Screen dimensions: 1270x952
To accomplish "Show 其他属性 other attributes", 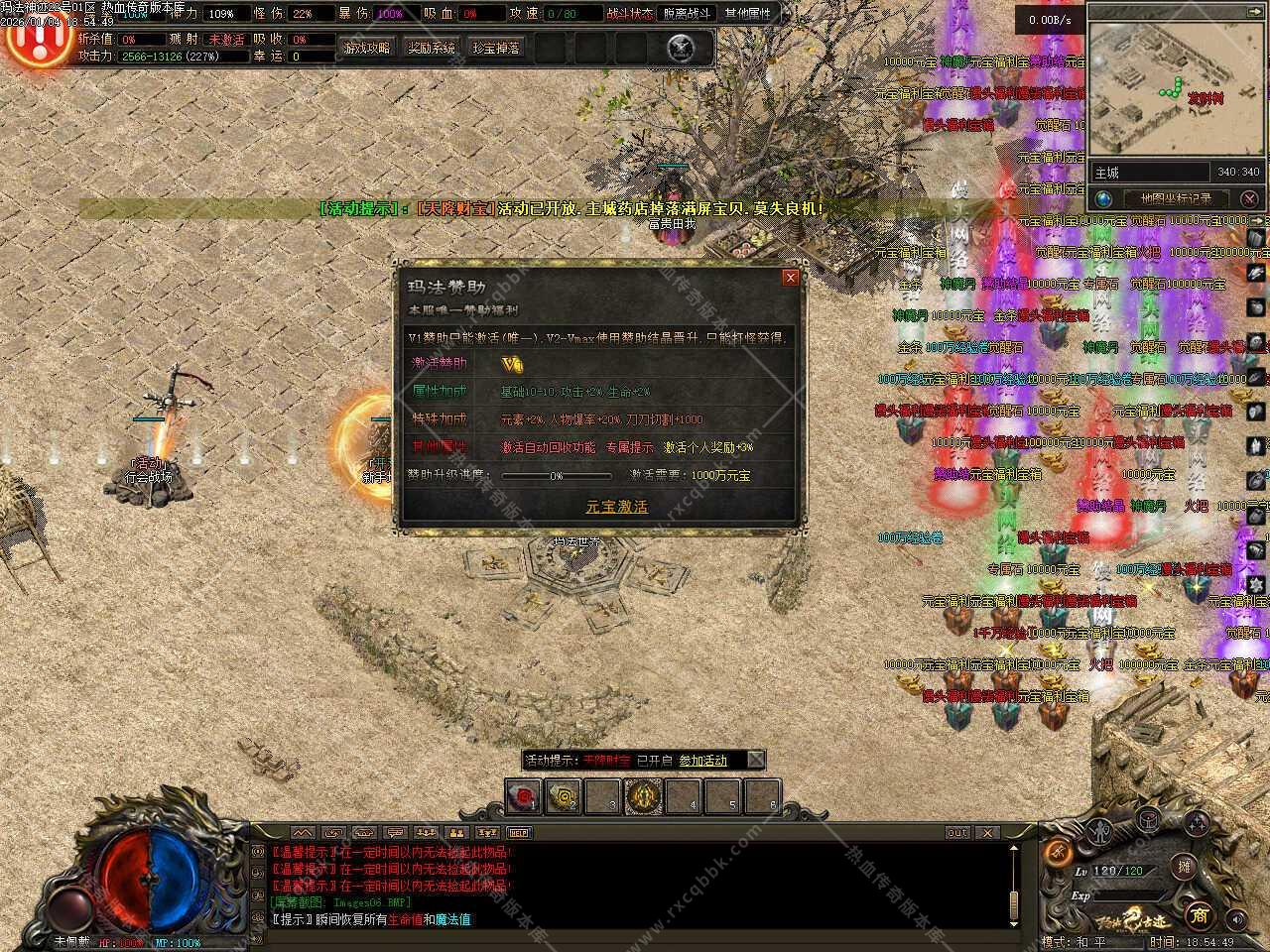I will (747, 14).
